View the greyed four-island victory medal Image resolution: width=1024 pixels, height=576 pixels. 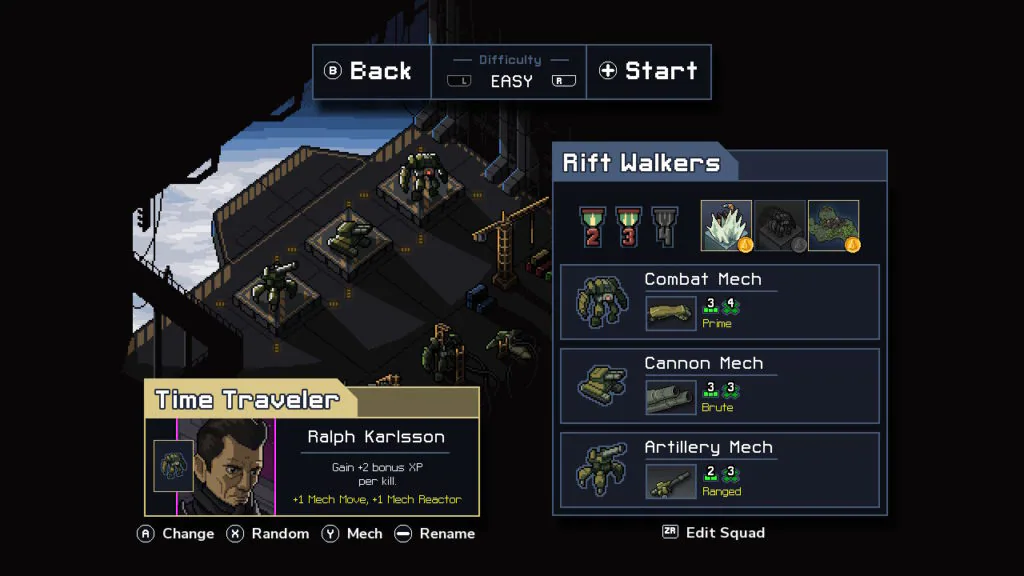pyautogui.click(x=665, y=226)
